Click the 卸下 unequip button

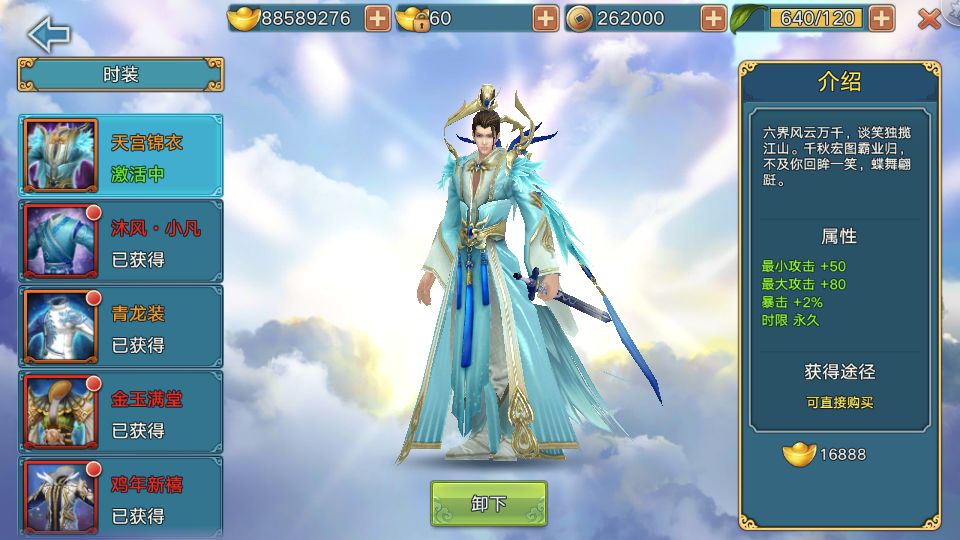489,503
